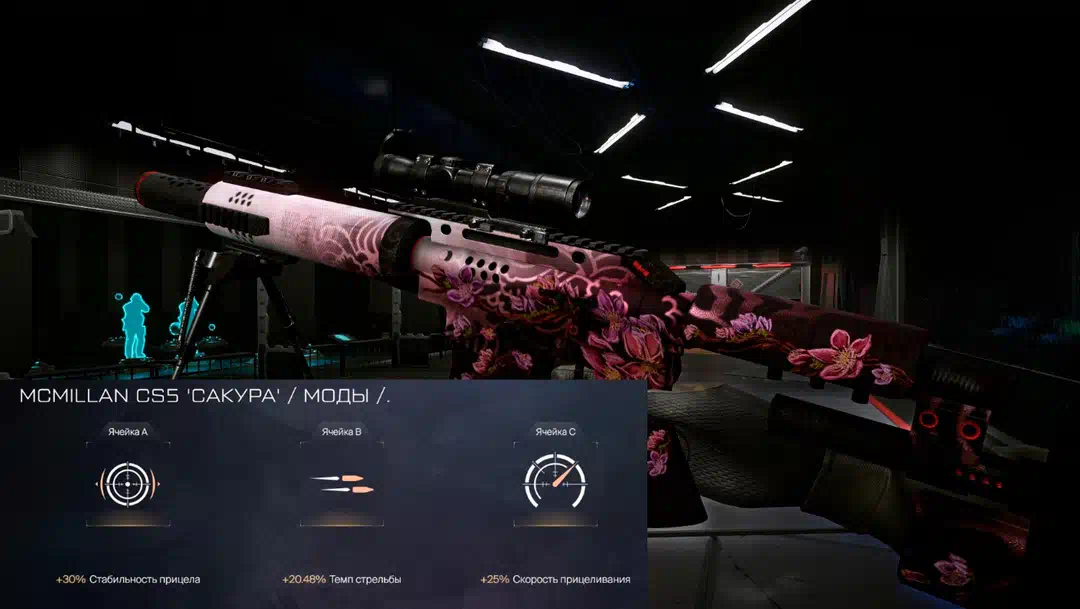Pick the Slot C aiming speed gauge mod
The image size is (1080, 609).
tap(554, 483)
